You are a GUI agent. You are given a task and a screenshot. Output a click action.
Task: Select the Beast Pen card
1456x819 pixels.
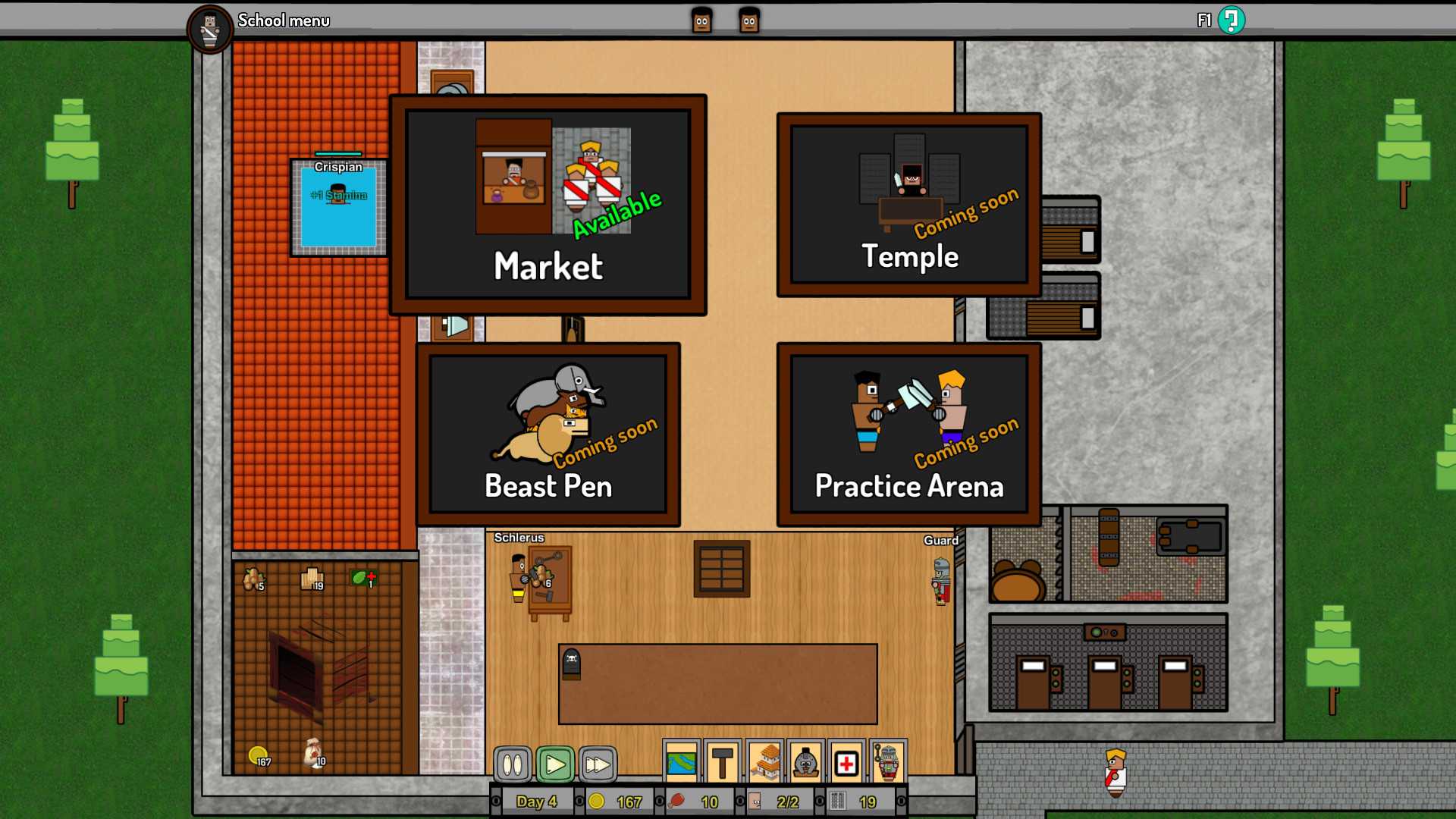[x=548, y=435]
